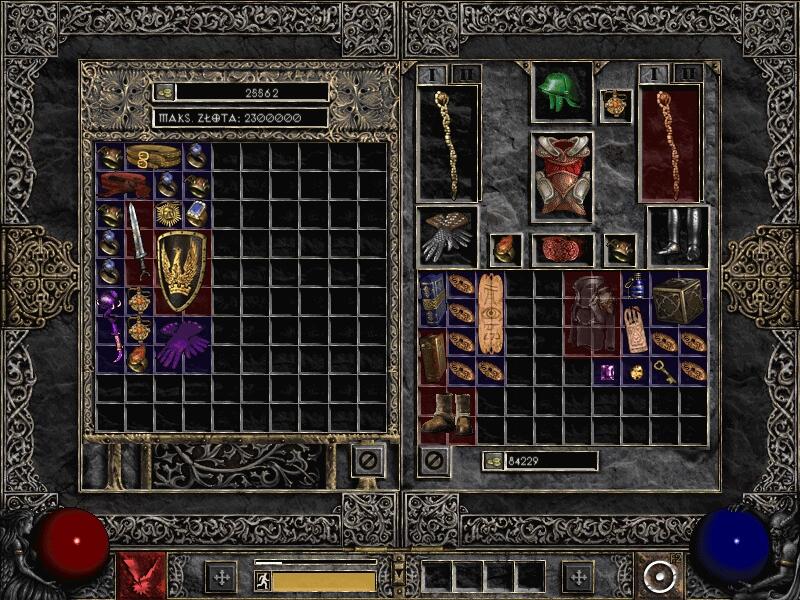800x600 pixels.
Task: Click the inventory gold coin button
Action: click(x=492, y=461)
